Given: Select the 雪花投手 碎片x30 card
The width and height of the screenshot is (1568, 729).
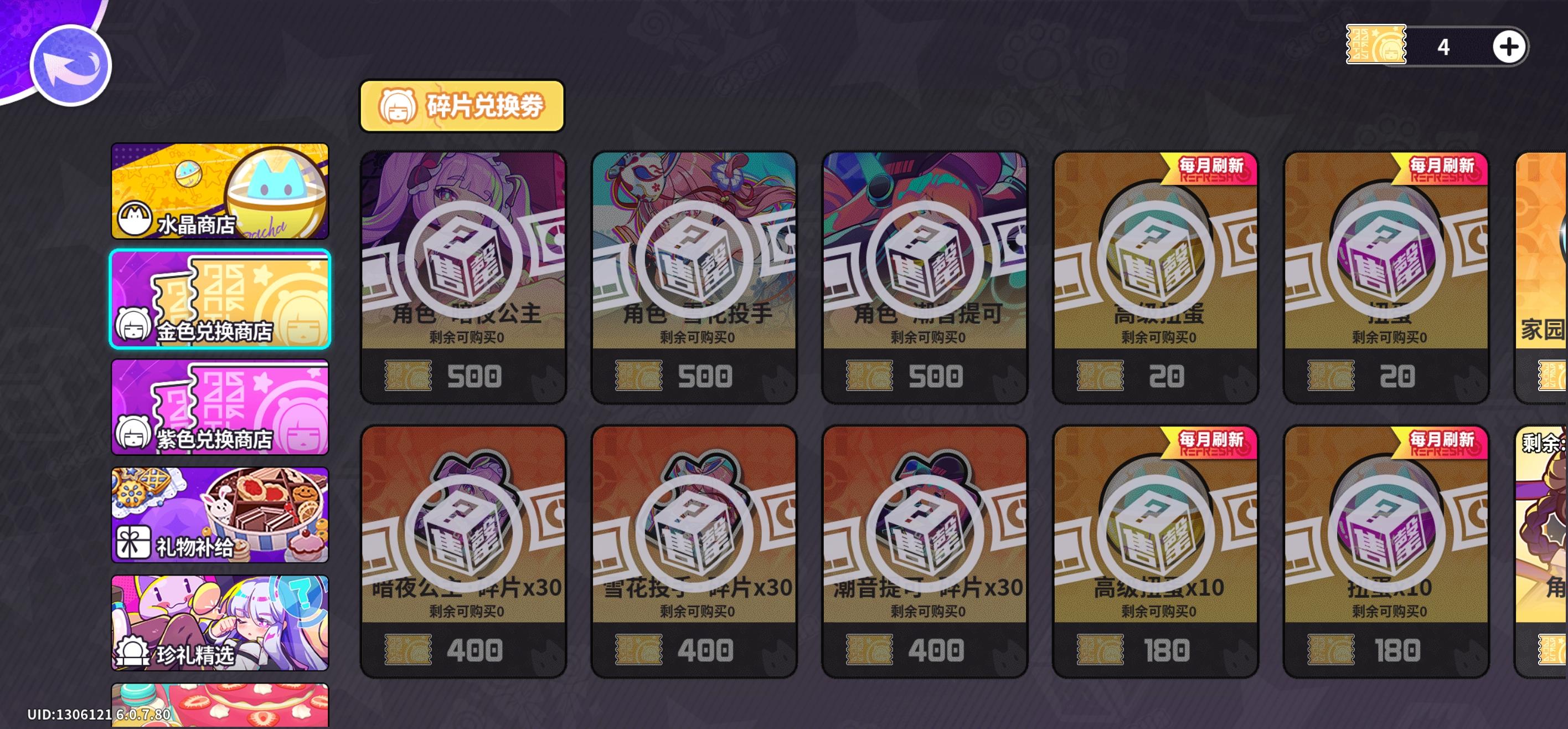Looking at the screenshot, I should pyautogui.click(x=694, y=551).
